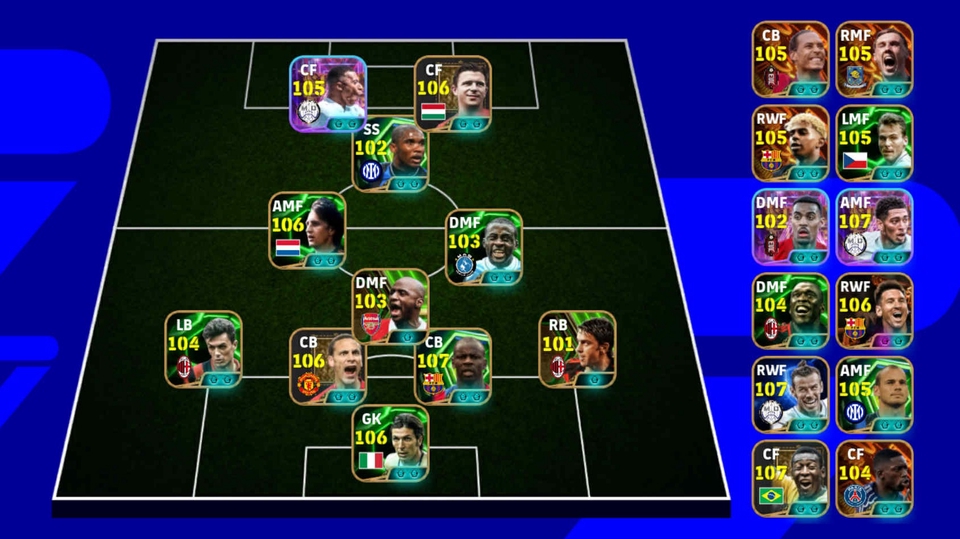The height and width of the screenshot is (539, 960).
Task: Choose the CB 107 Barcelona card
Action: (x=453, y=367)
